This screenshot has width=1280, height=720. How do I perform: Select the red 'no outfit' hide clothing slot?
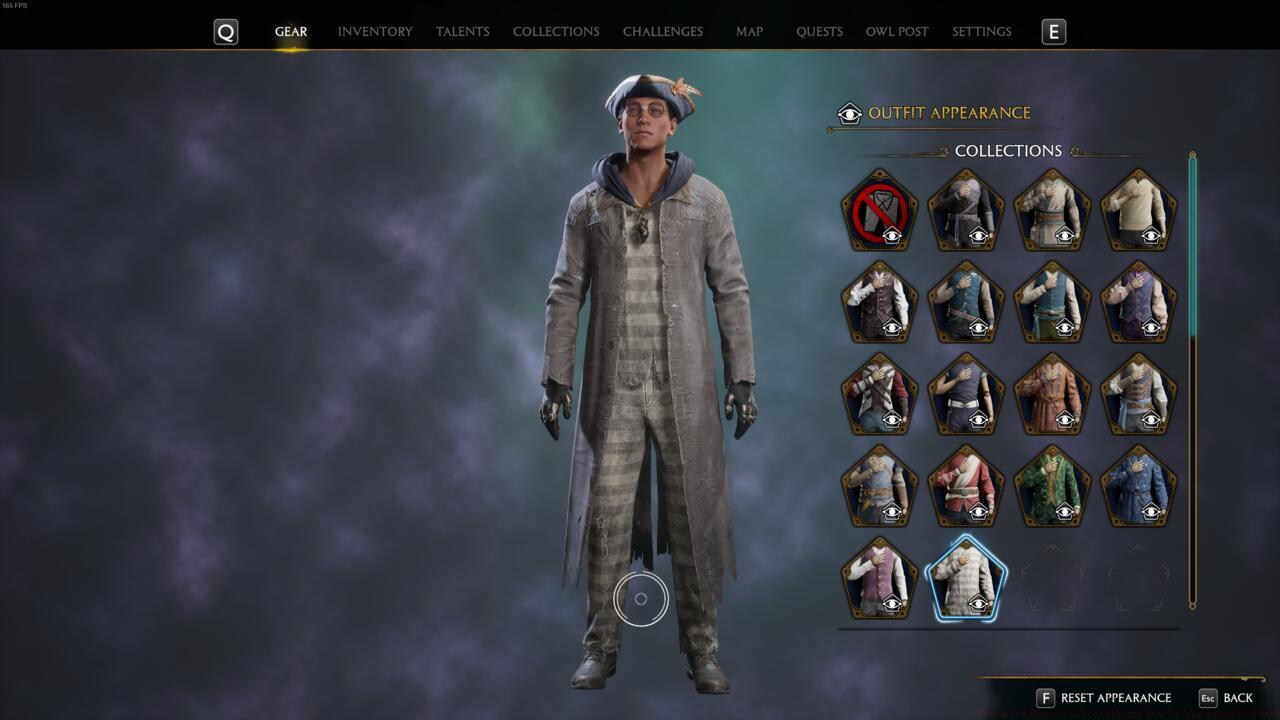click(x=880, y=208)
